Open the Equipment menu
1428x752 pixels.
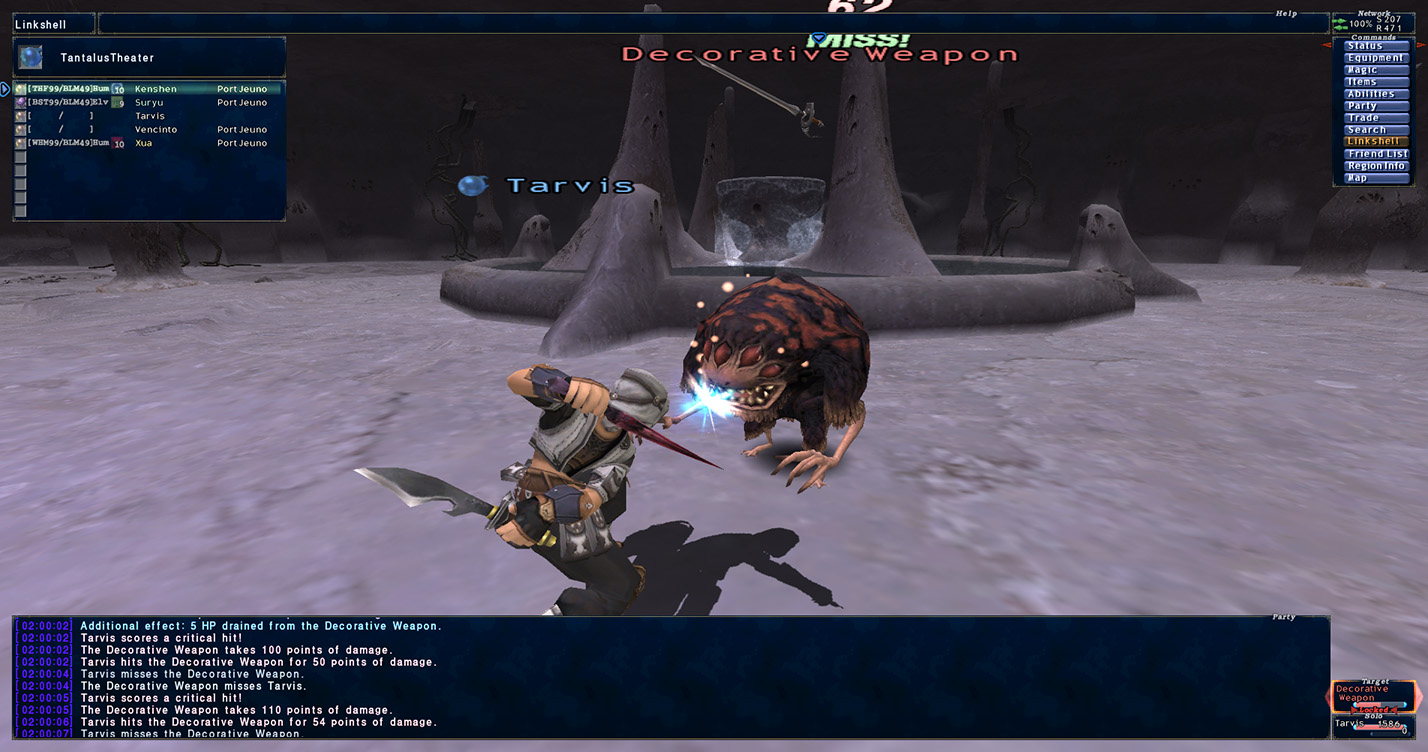point(1375,58)
